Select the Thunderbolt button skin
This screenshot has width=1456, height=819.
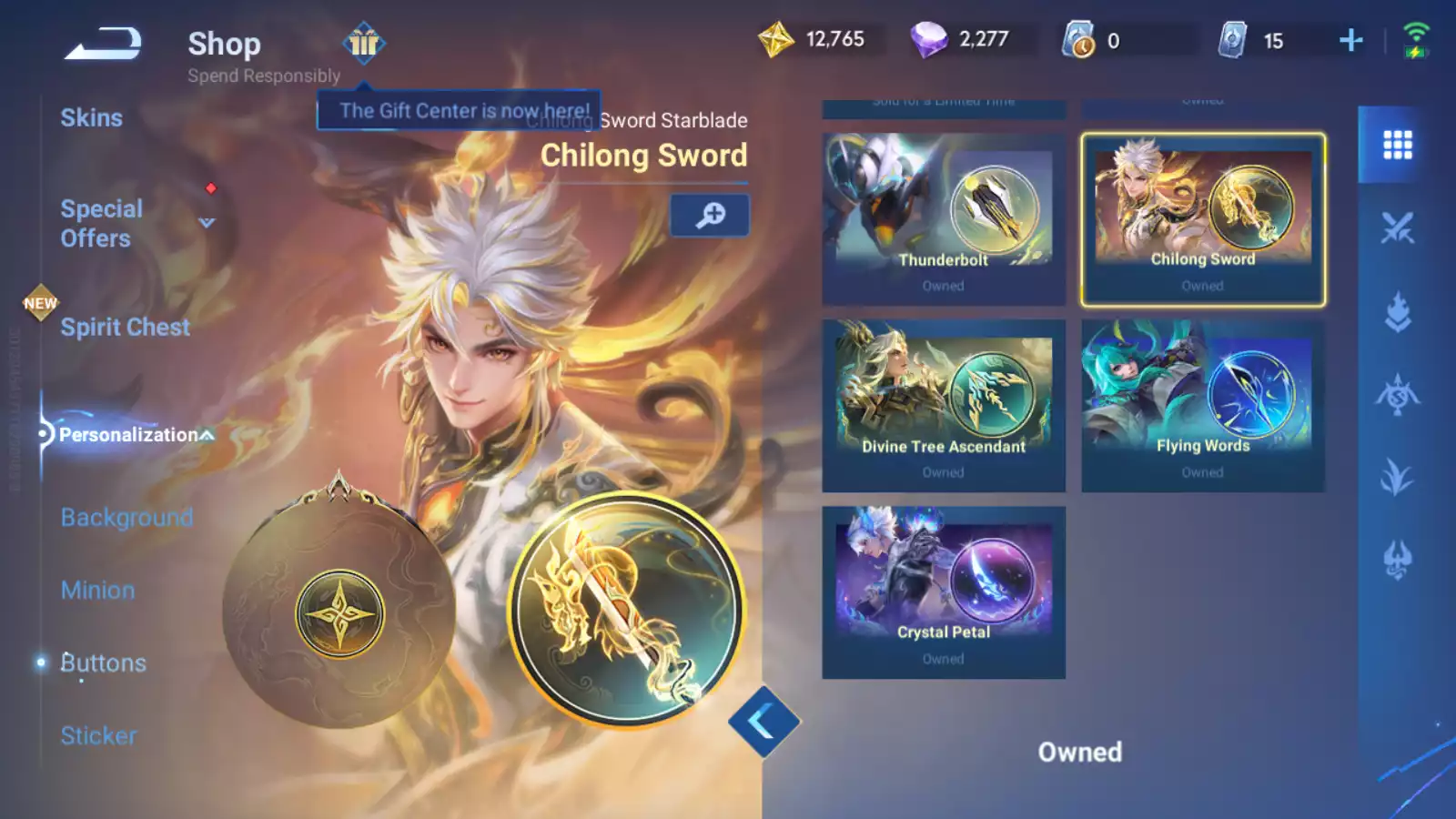943,219
